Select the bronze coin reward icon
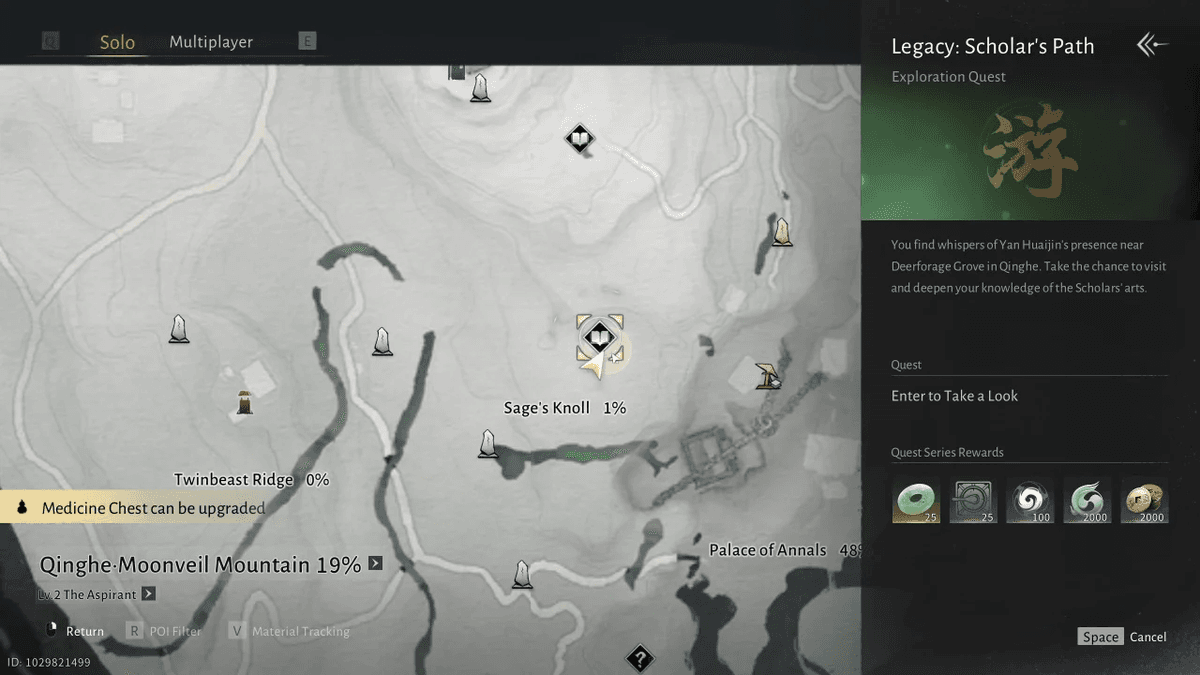The image size is (1200, 675). tap(1144, 501)
